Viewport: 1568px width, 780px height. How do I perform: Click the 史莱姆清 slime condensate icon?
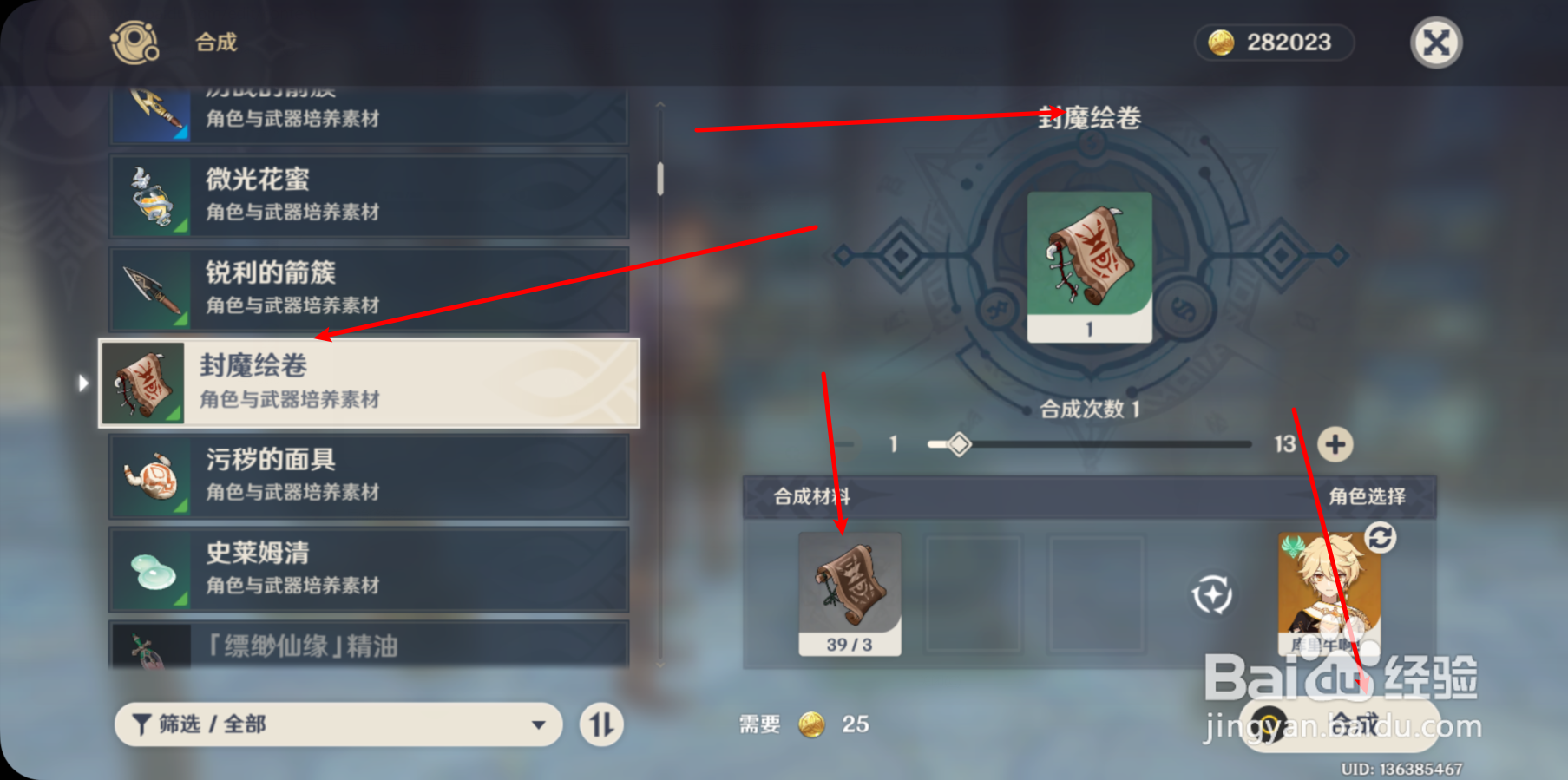(x=153, y=569)
